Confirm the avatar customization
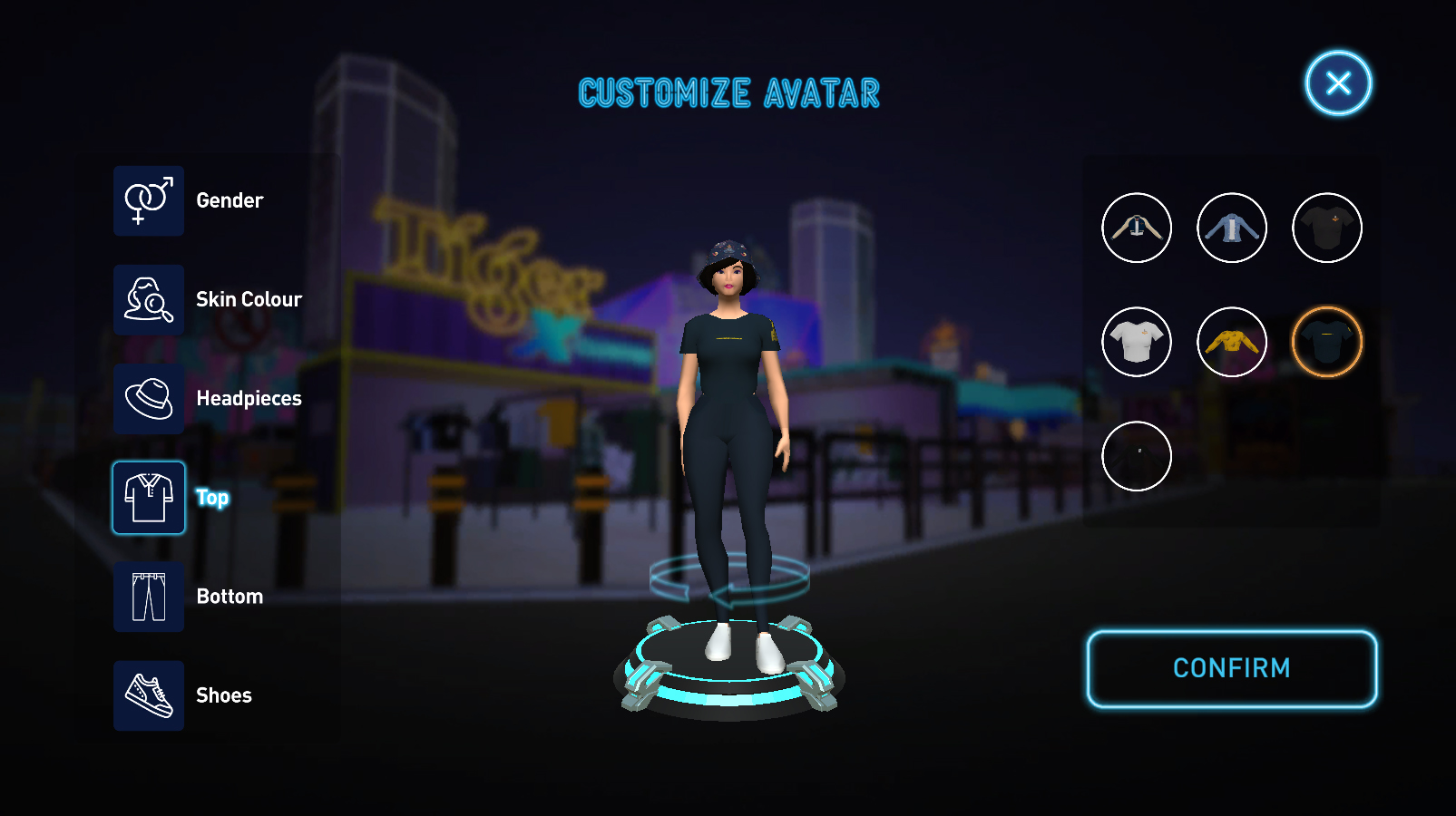 [1231, 669]
